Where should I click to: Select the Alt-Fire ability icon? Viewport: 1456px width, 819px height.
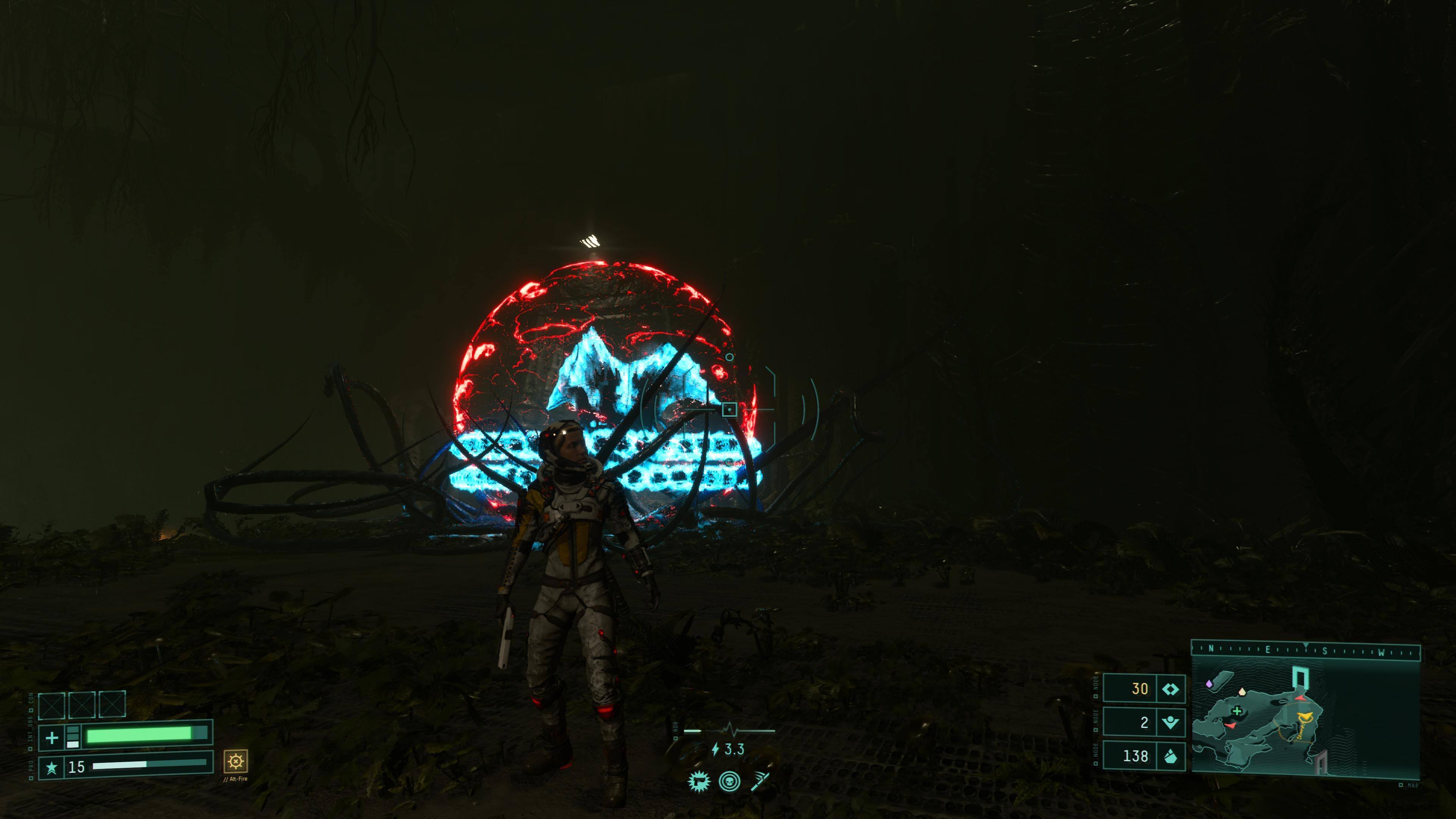pyautogui.click(x=235, y=761)
